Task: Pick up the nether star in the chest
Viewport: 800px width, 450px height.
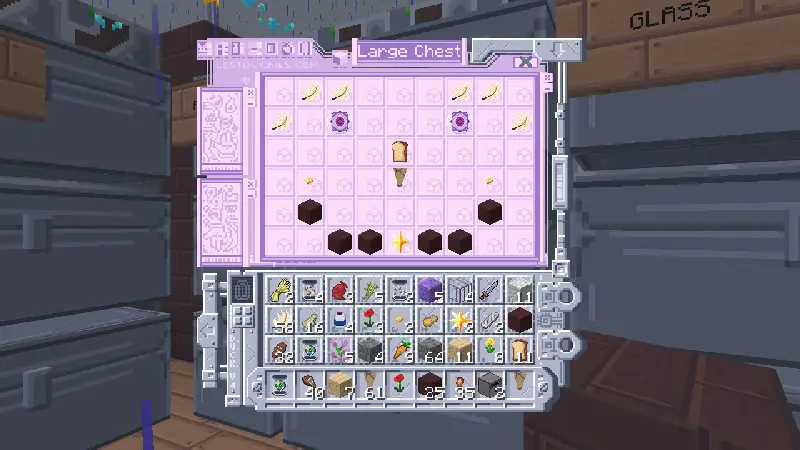Action: click(400, 241)
